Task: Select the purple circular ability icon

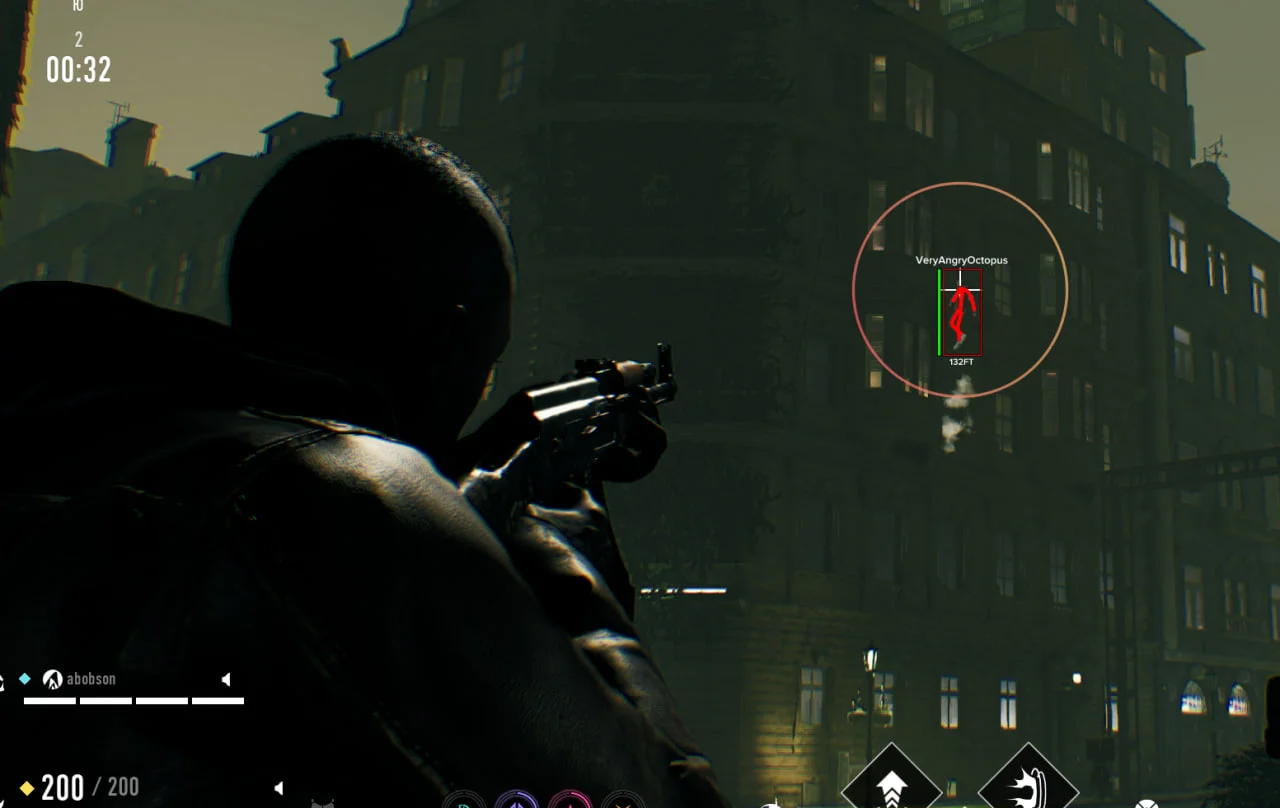Action: (516, 802)
